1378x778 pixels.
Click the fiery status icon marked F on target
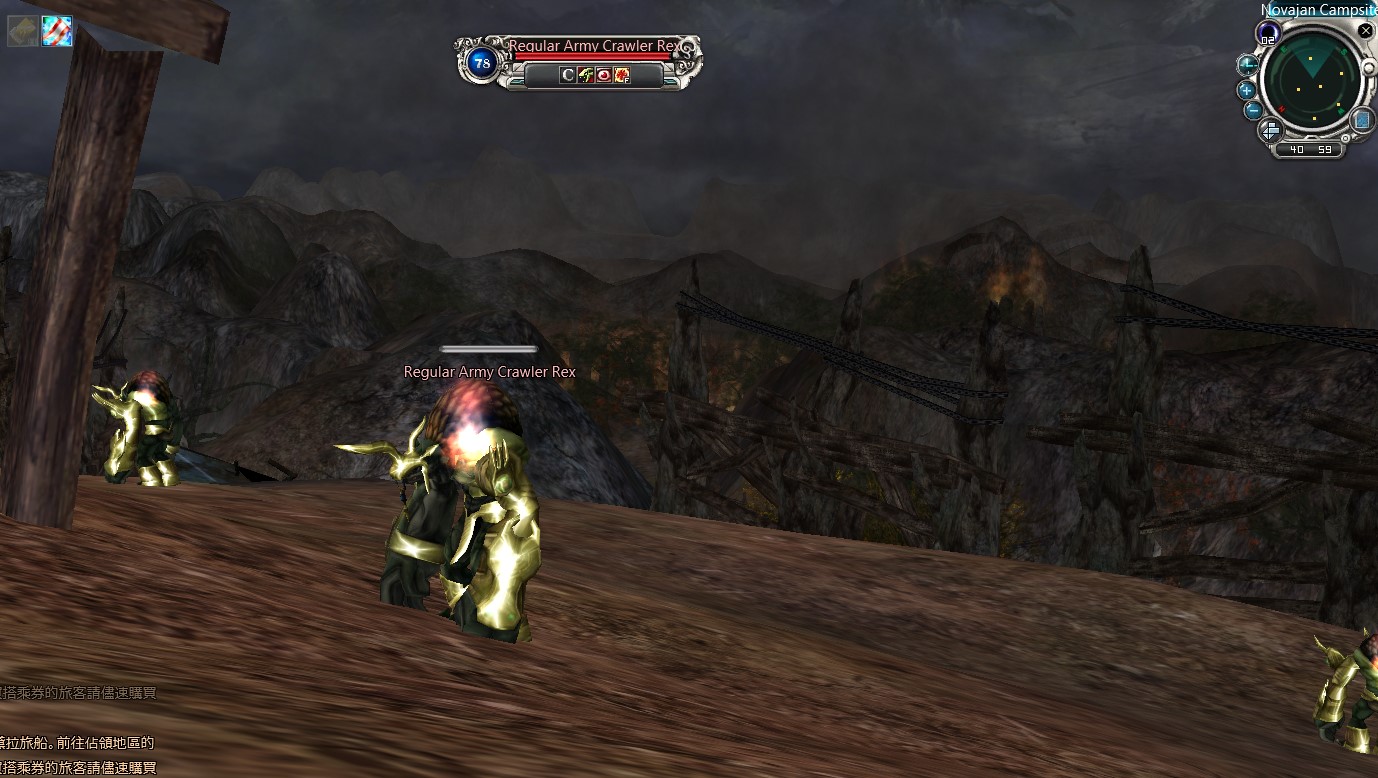pyautogui.click(x=622, y=75)
